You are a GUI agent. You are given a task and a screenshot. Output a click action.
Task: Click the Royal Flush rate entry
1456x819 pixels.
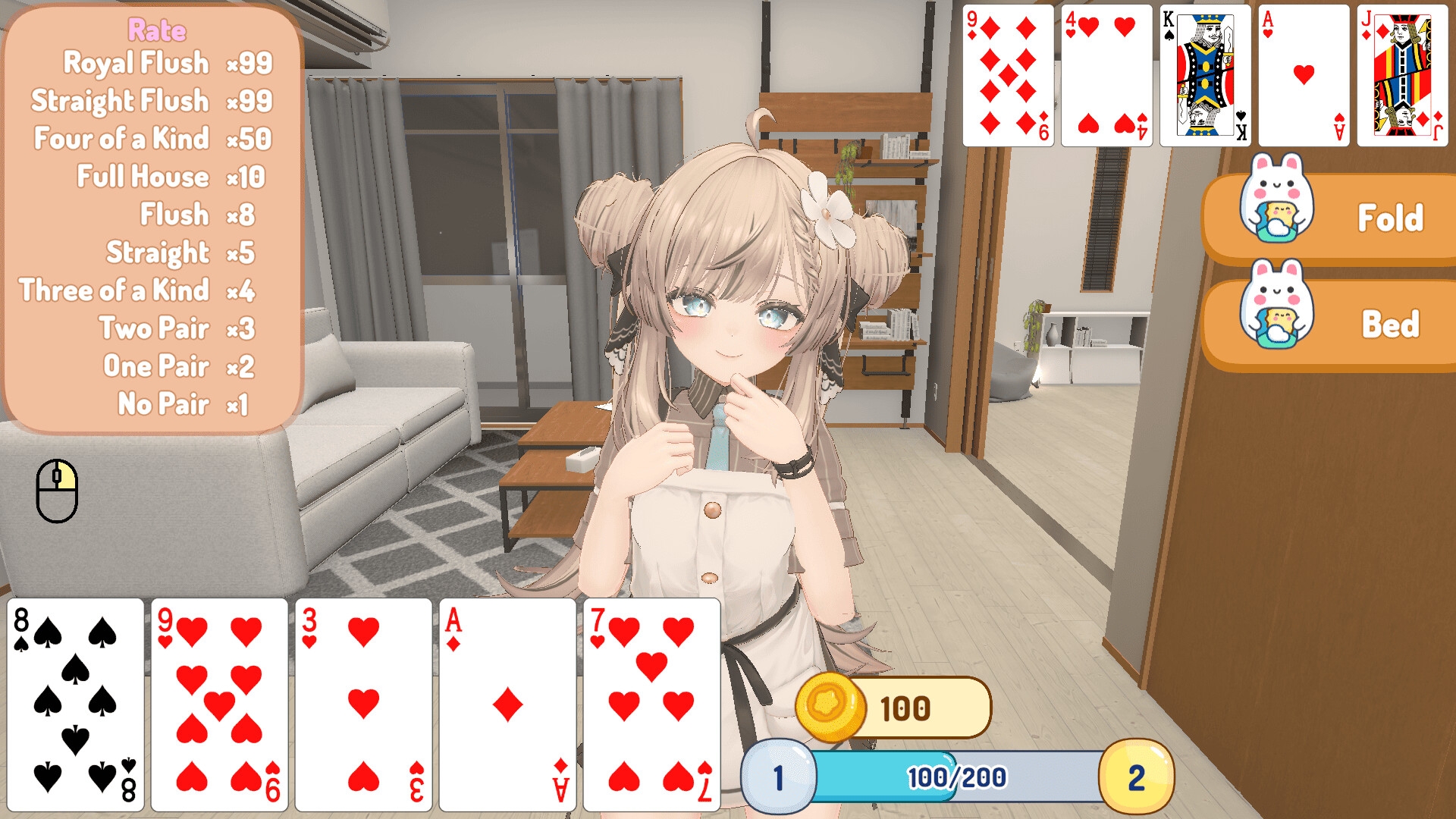(167, 63)
